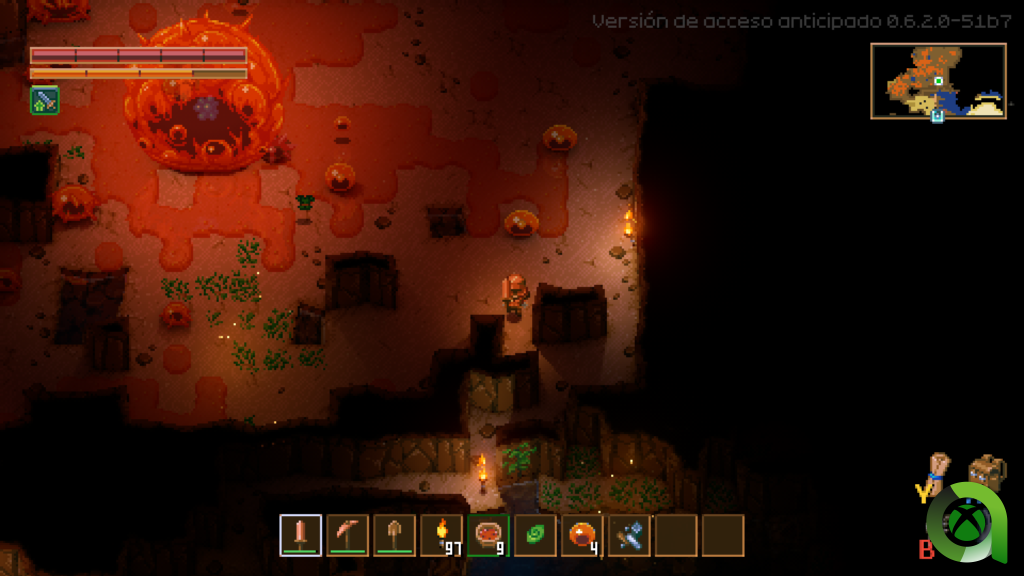Viewport: 1024px width, 576px height.
Task: Inspect the sword attack buff icon
Action: pos(44,100)
